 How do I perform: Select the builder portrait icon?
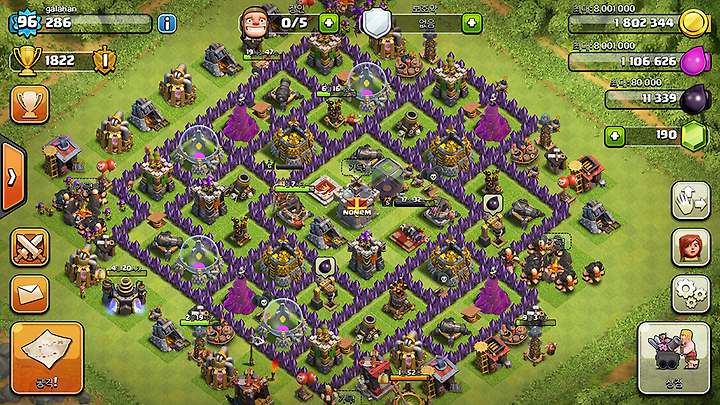click(255, 20)
